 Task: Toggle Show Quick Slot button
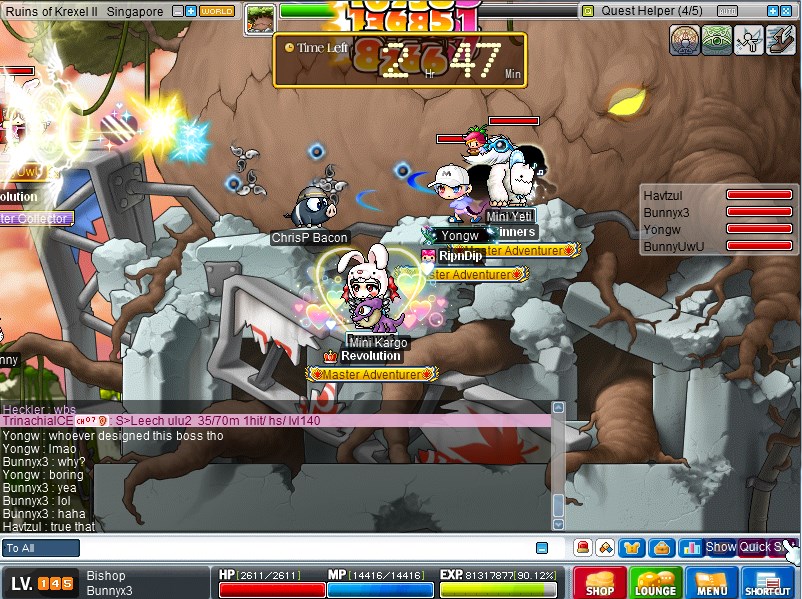point(750,547)
